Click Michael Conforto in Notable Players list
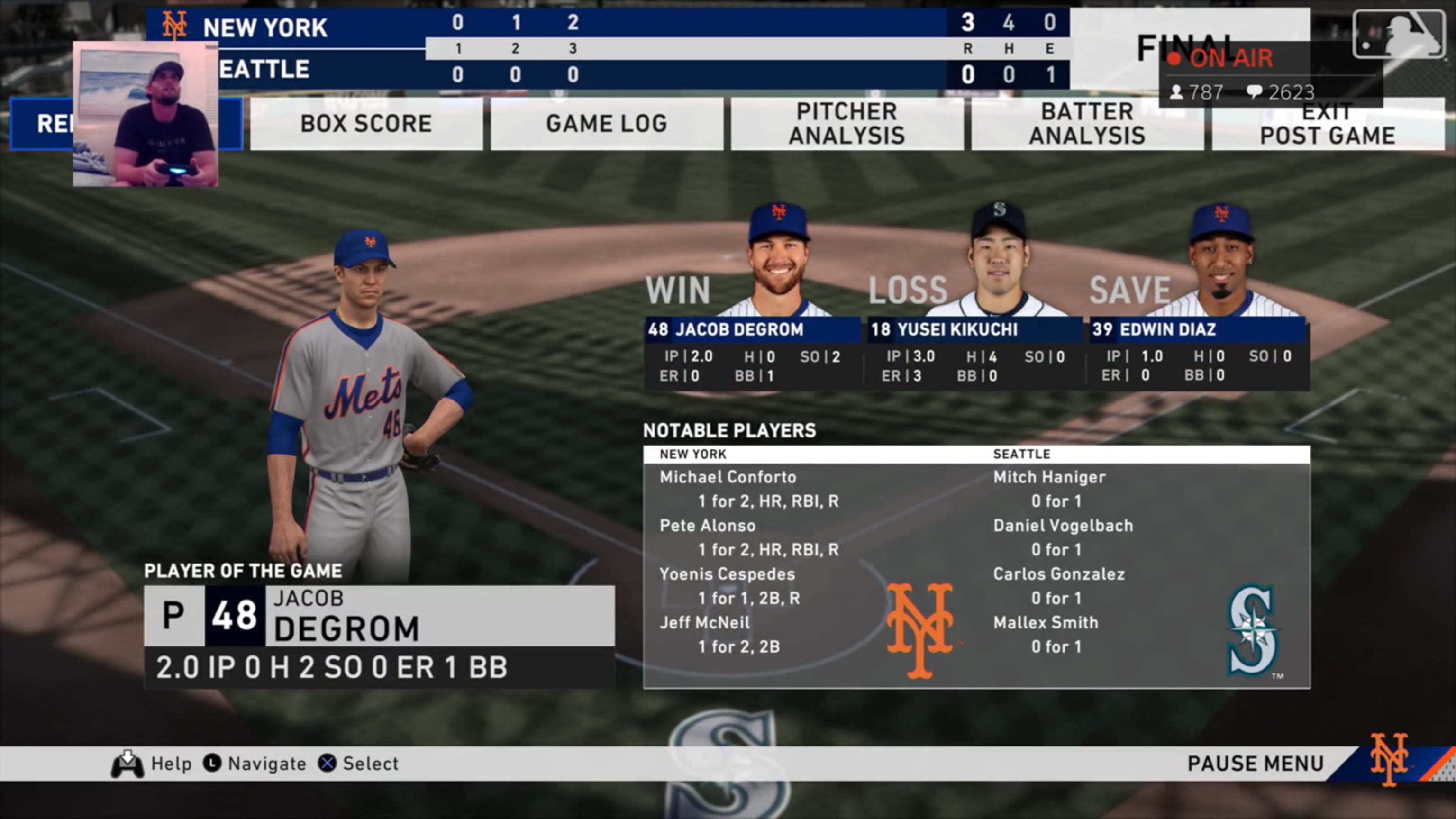The height and width of the screenshot is (819, 1456). pyautogui.click(x=728, y=476)
